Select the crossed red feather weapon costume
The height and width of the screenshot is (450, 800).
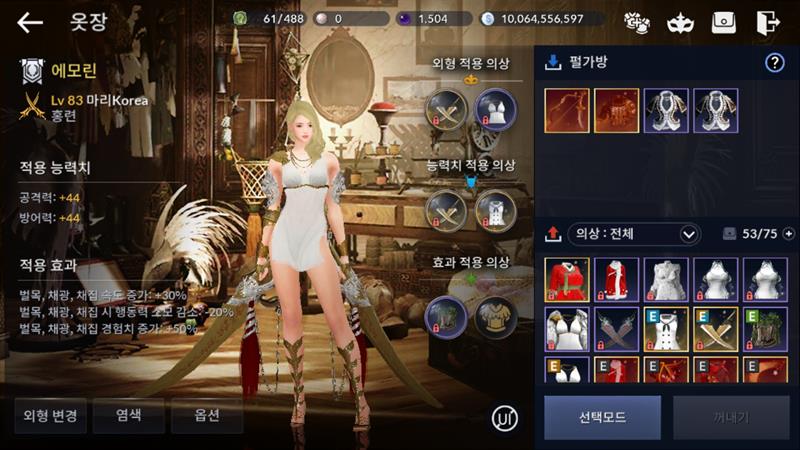coord(616,328)
